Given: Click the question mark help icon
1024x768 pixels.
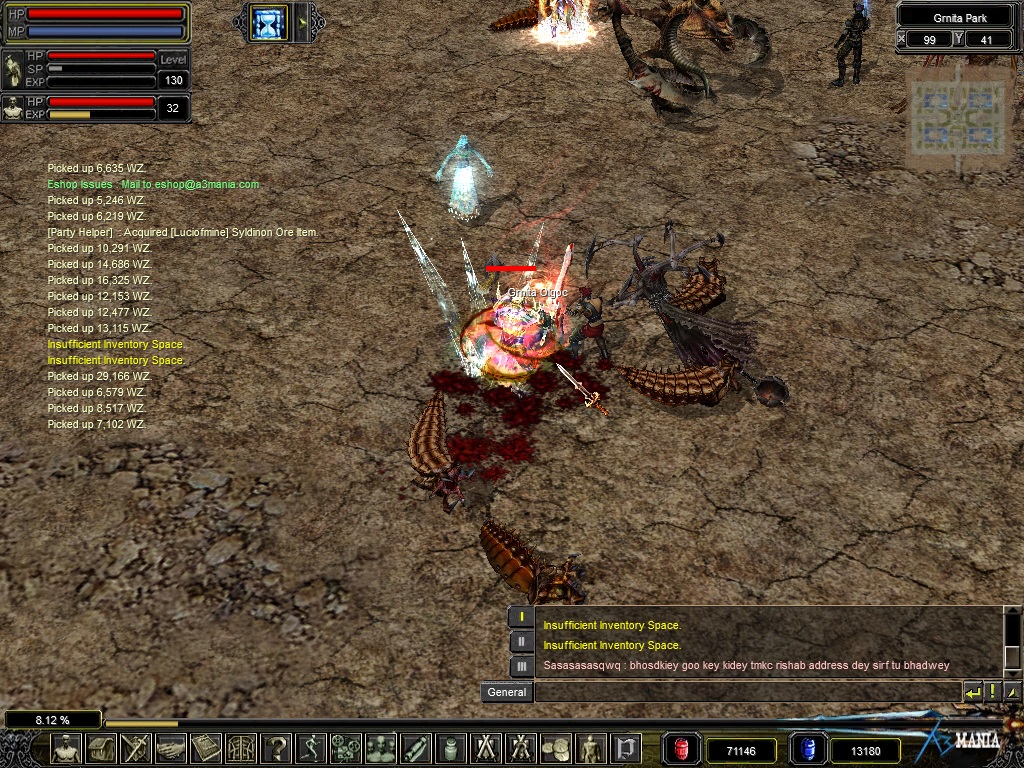Looking at the screenshot, I should (277, 748).
